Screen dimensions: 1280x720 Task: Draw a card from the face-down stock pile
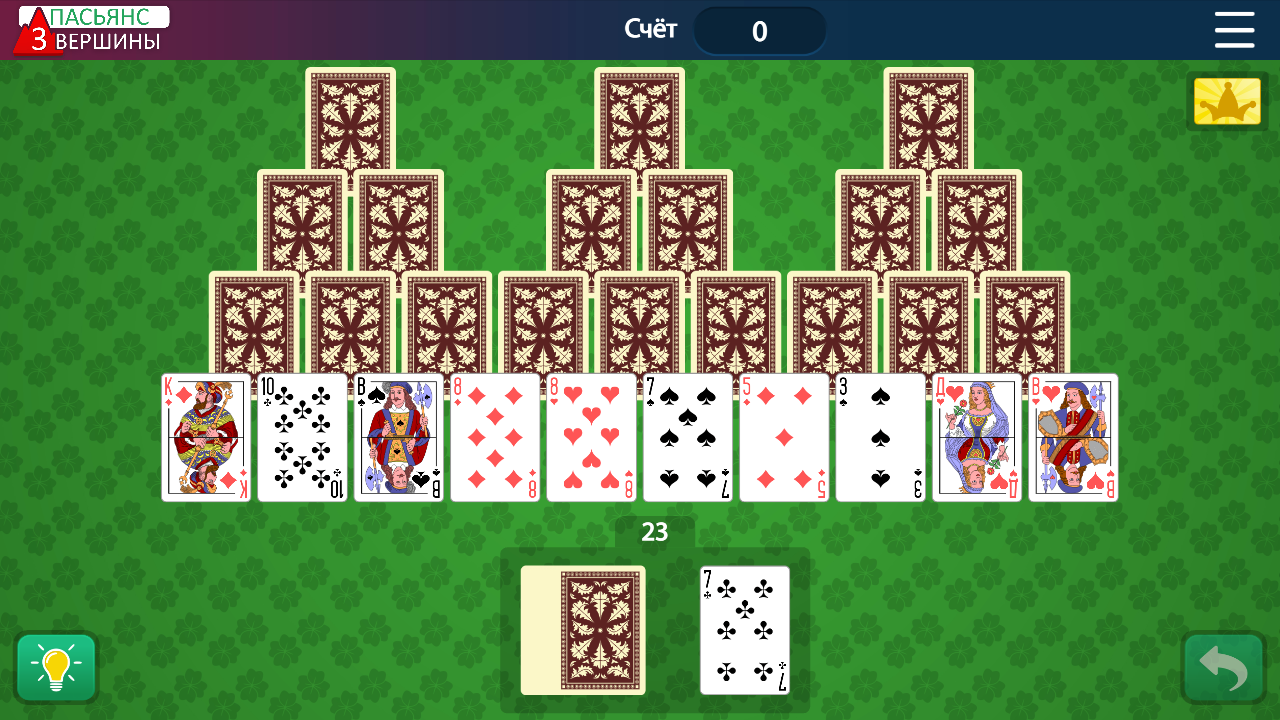tap(583, 630)
